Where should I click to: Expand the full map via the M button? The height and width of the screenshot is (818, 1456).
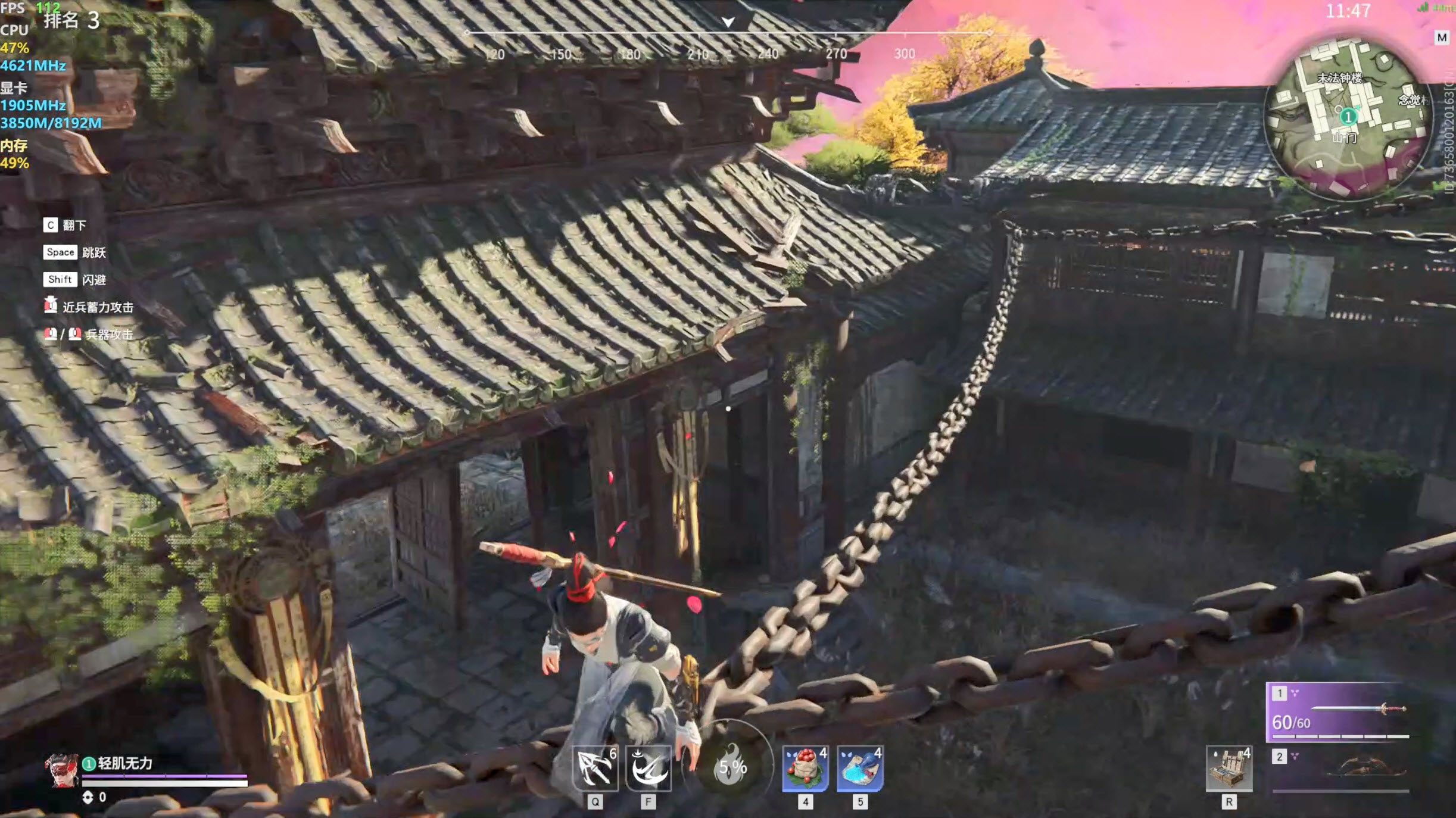[x=1441, y=39]
